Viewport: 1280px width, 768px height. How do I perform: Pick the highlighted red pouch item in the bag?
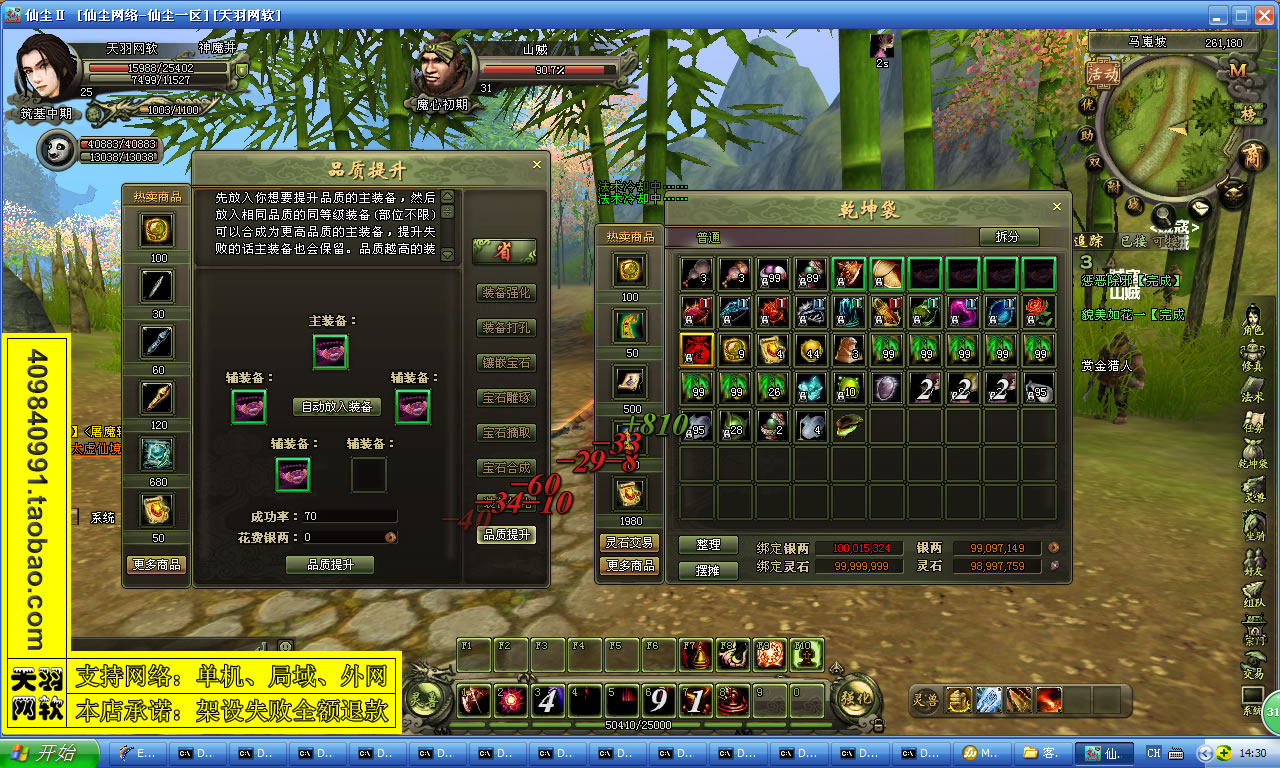(696, 350)
